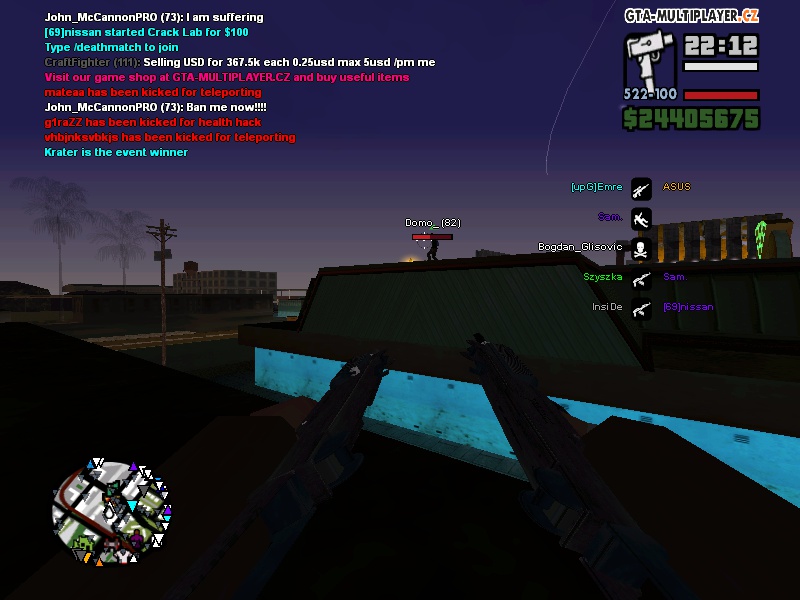800x600 pixels.
Task: Click the sniper rifle kill icon beside ASUS
Action: pyautogui.click(x=641, y=188)
